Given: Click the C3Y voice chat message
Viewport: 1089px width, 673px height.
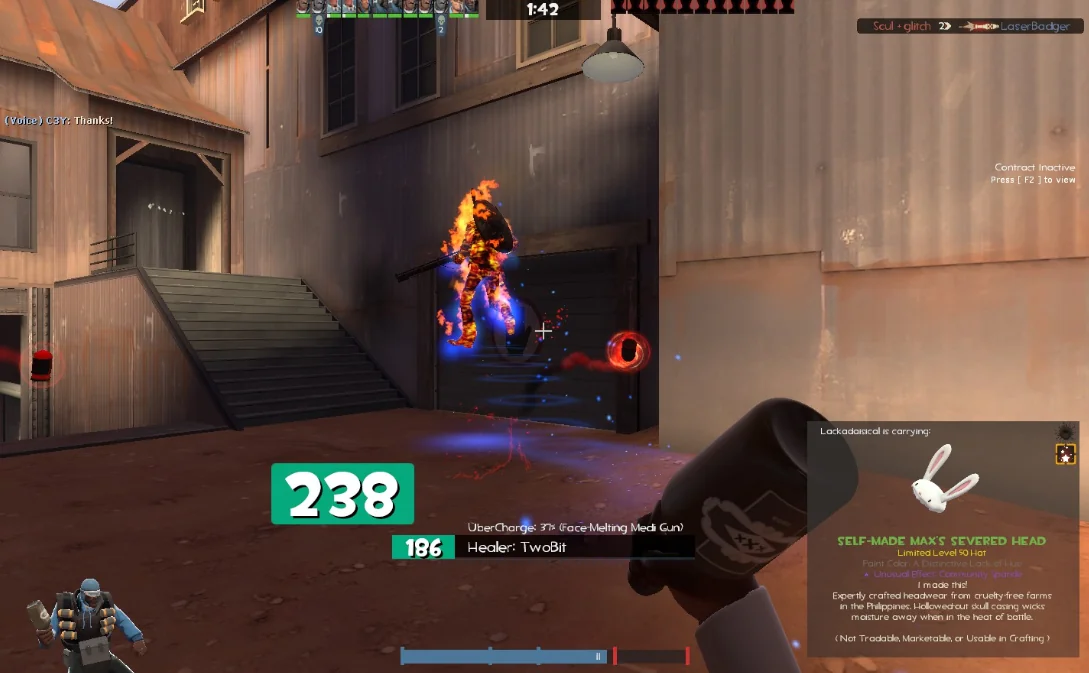Looking at the screenshot, I should 59,121.
